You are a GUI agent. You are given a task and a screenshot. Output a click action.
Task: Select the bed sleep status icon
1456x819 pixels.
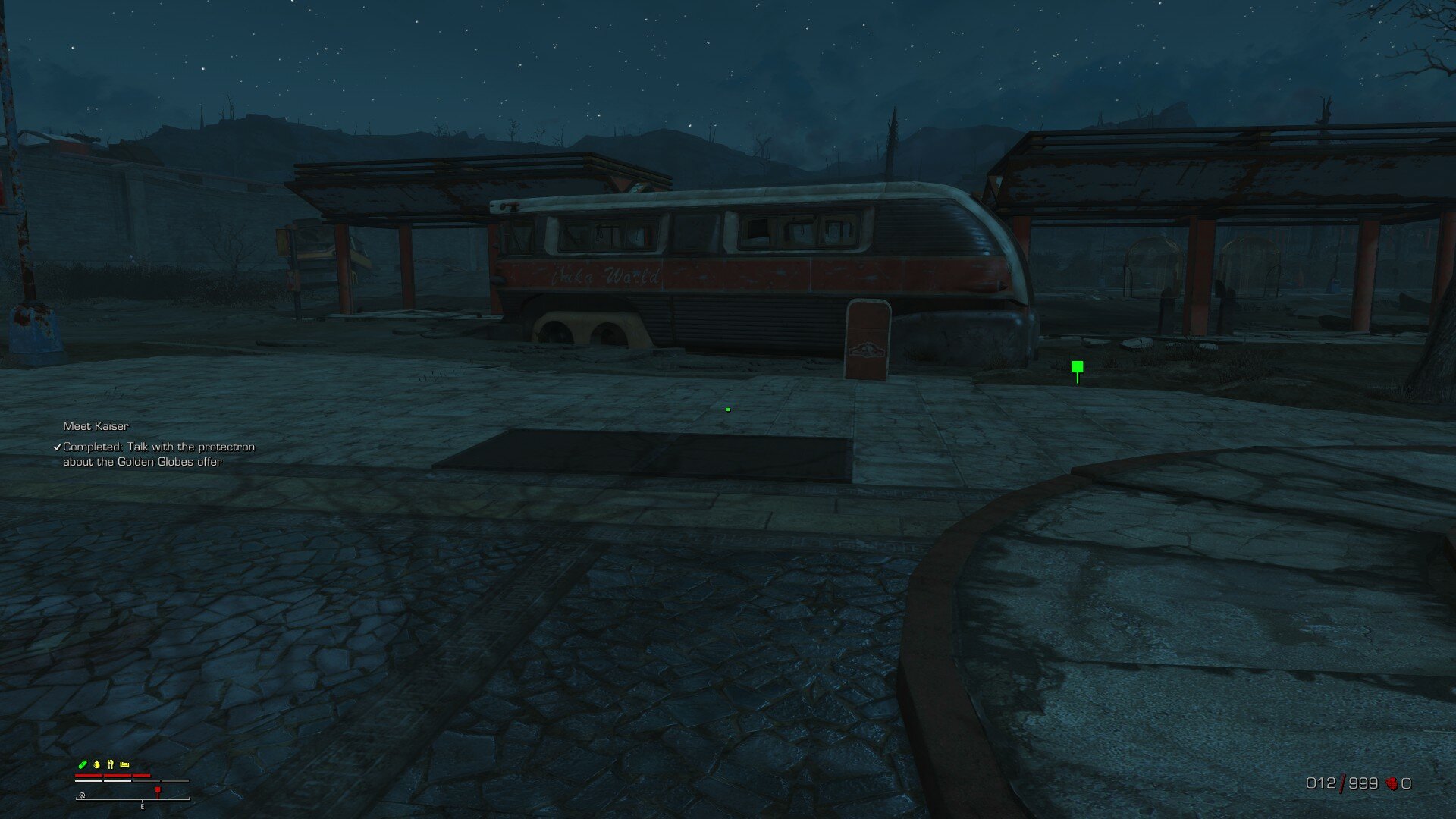(124, 764)
